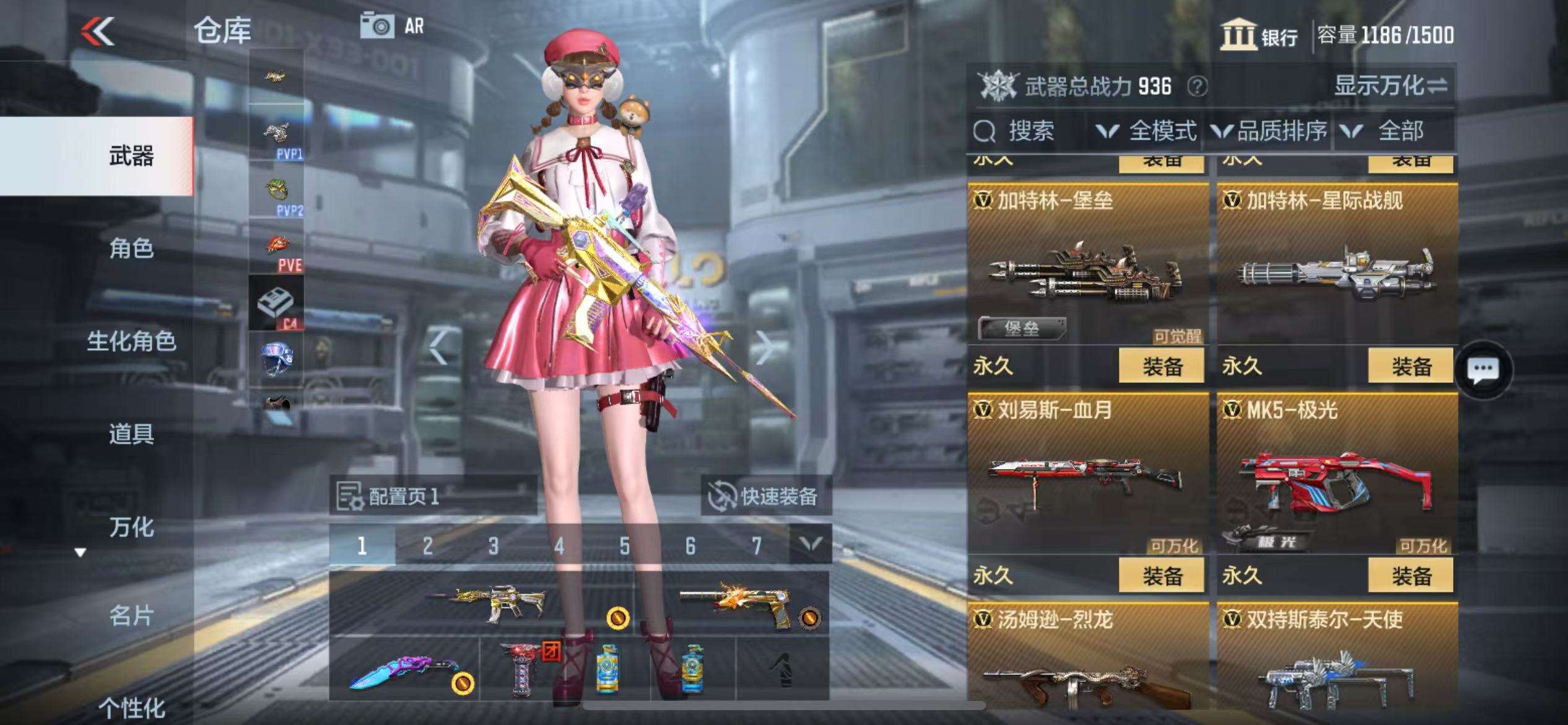Switch to the 生化角色 tab
1568x725 pixels.
[x=131, y=341]
